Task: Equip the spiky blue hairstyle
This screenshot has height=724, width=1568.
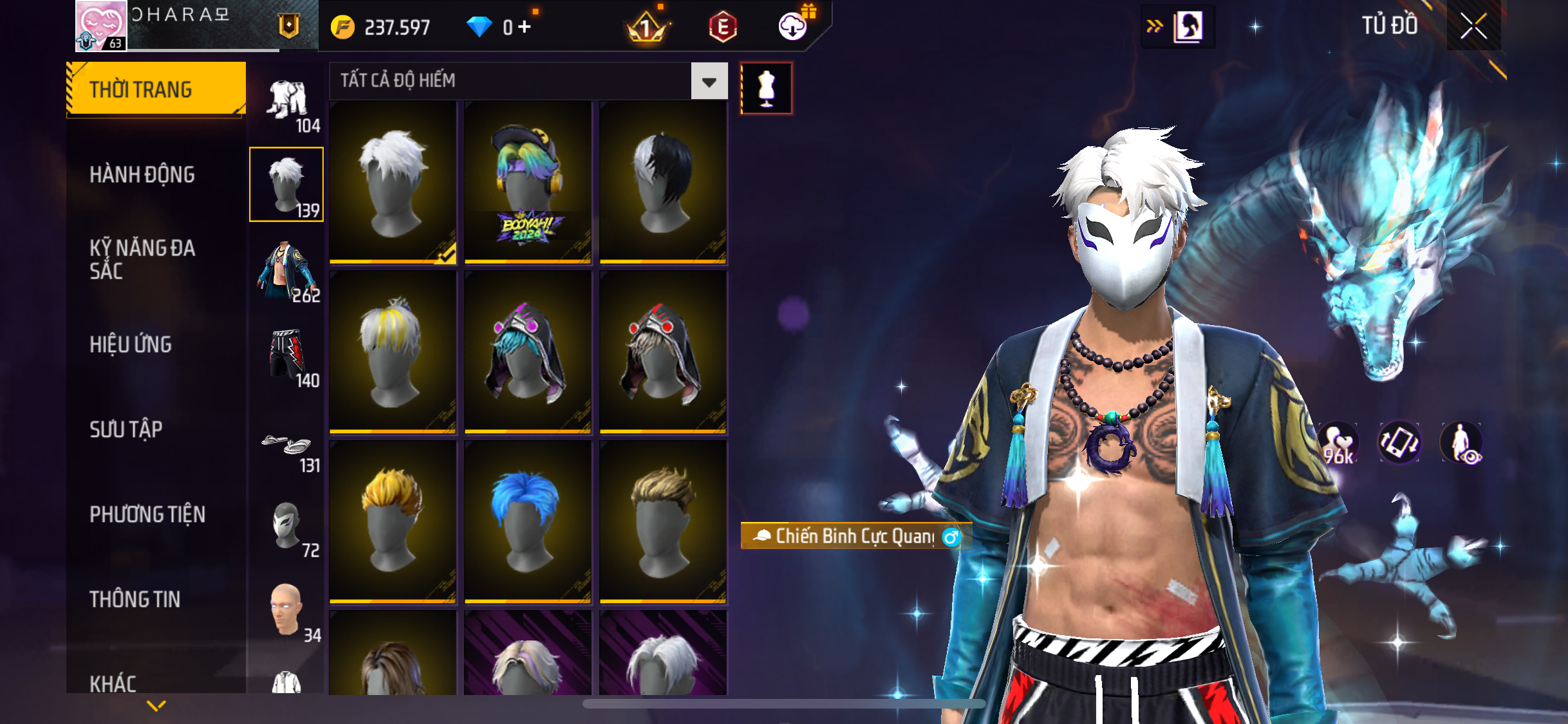Action: coord(527,522)
